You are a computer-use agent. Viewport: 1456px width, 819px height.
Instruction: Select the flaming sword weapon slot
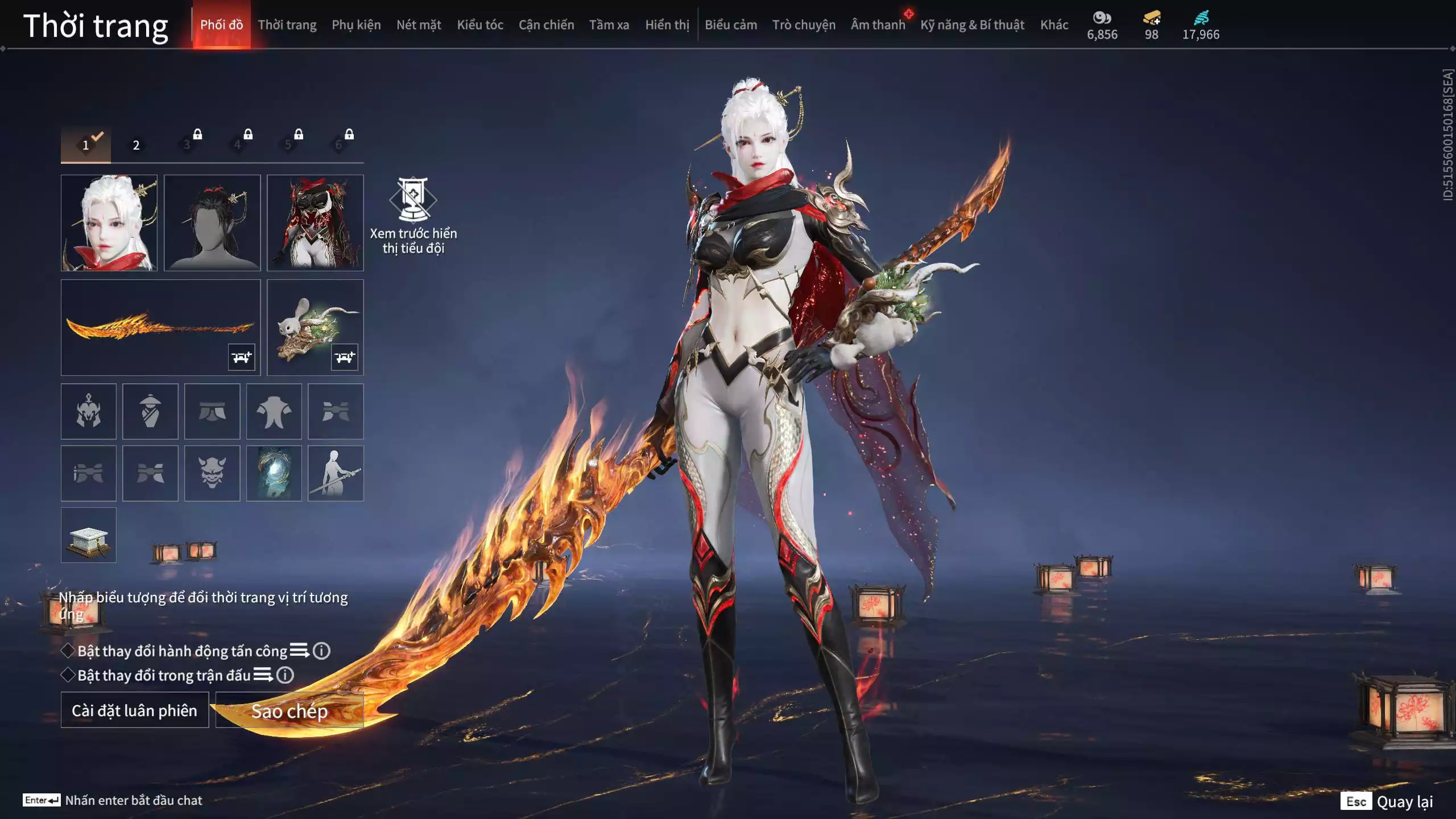[160, 327]
